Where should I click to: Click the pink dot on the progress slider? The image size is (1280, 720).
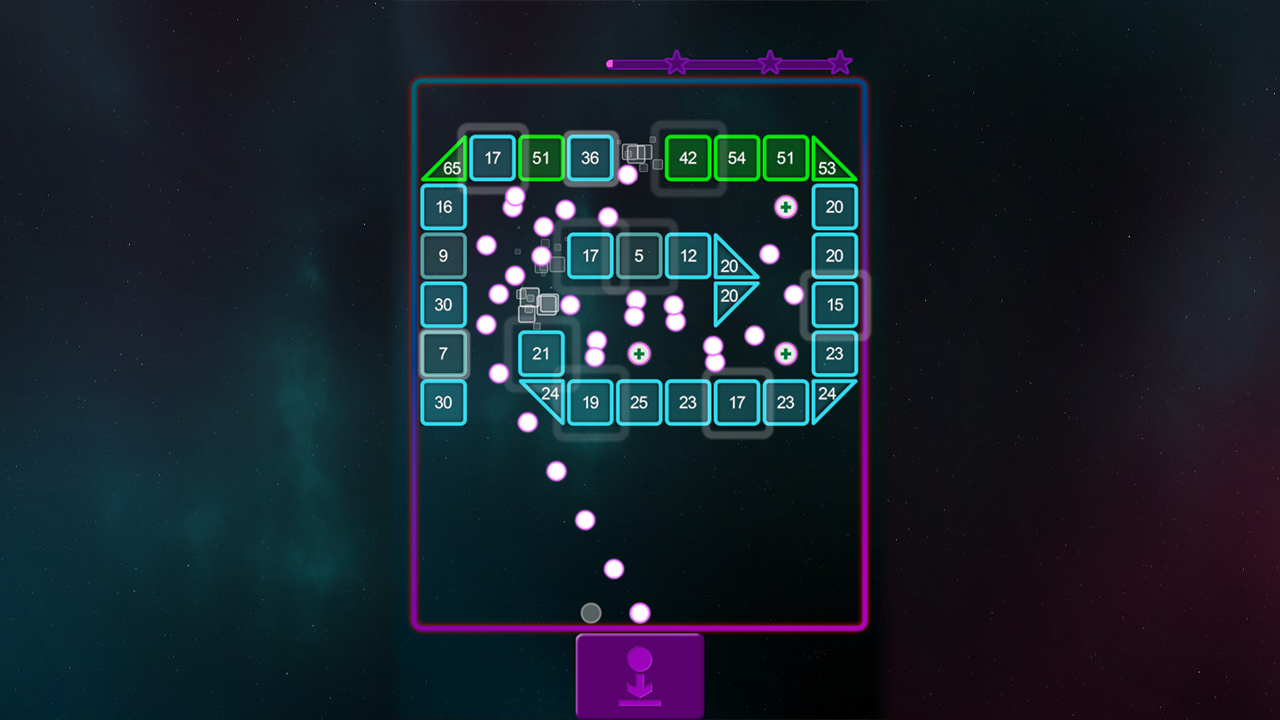coord(609,62)
